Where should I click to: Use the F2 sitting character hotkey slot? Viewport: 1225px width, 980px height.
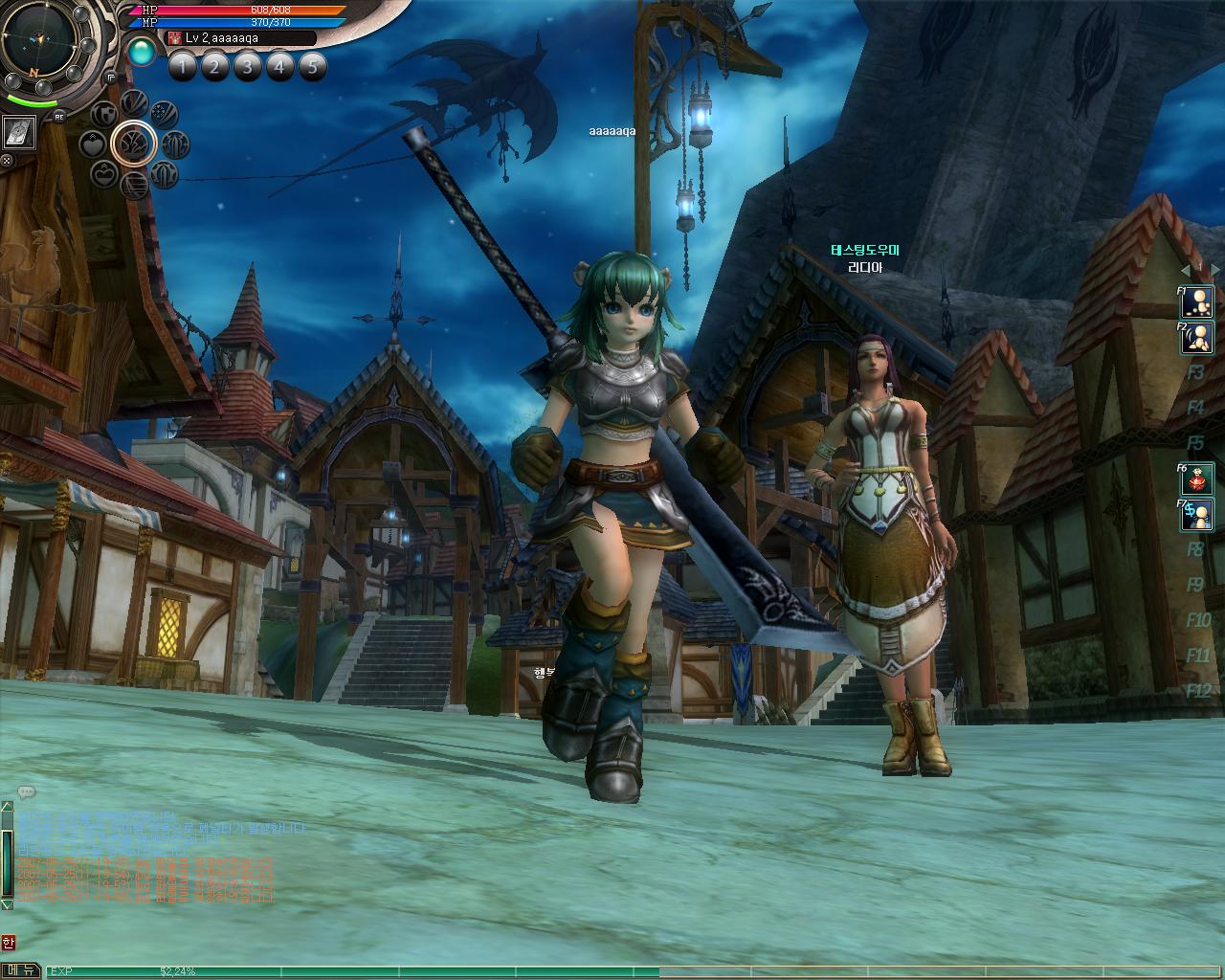[1197, 337]
